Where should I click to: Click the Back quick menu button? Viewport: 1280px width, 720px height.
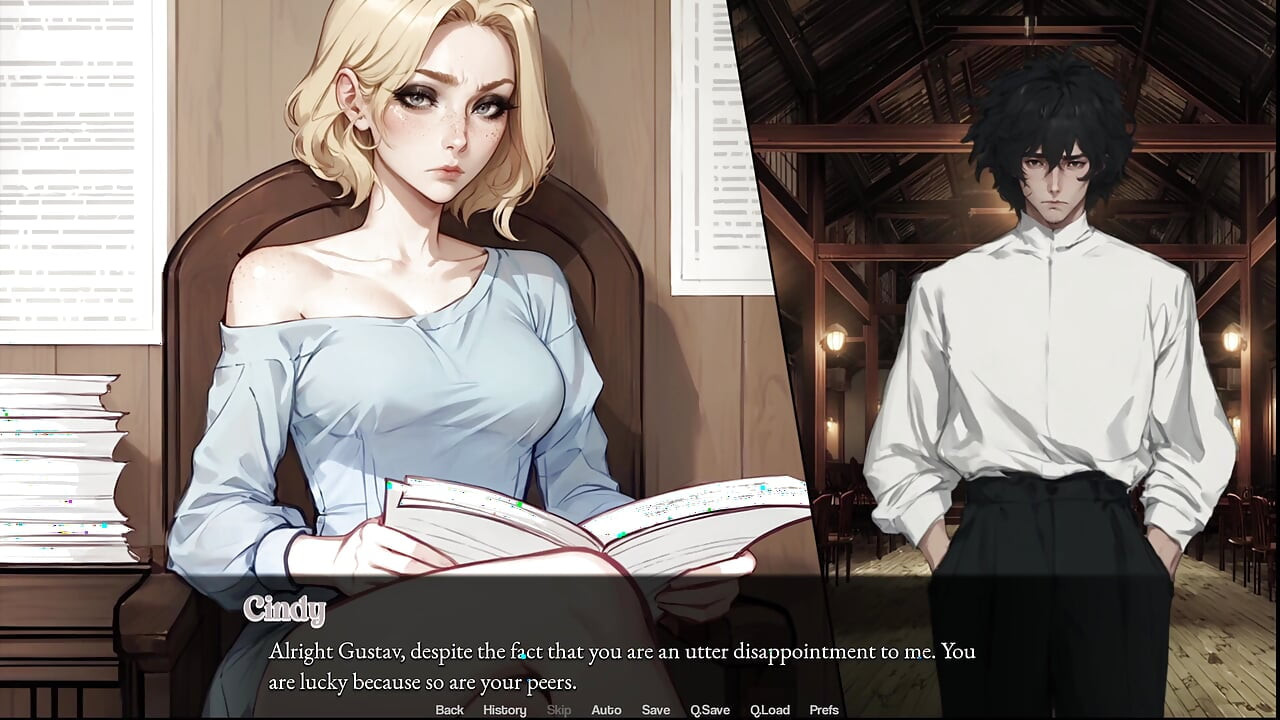click(x=449, y=710)
